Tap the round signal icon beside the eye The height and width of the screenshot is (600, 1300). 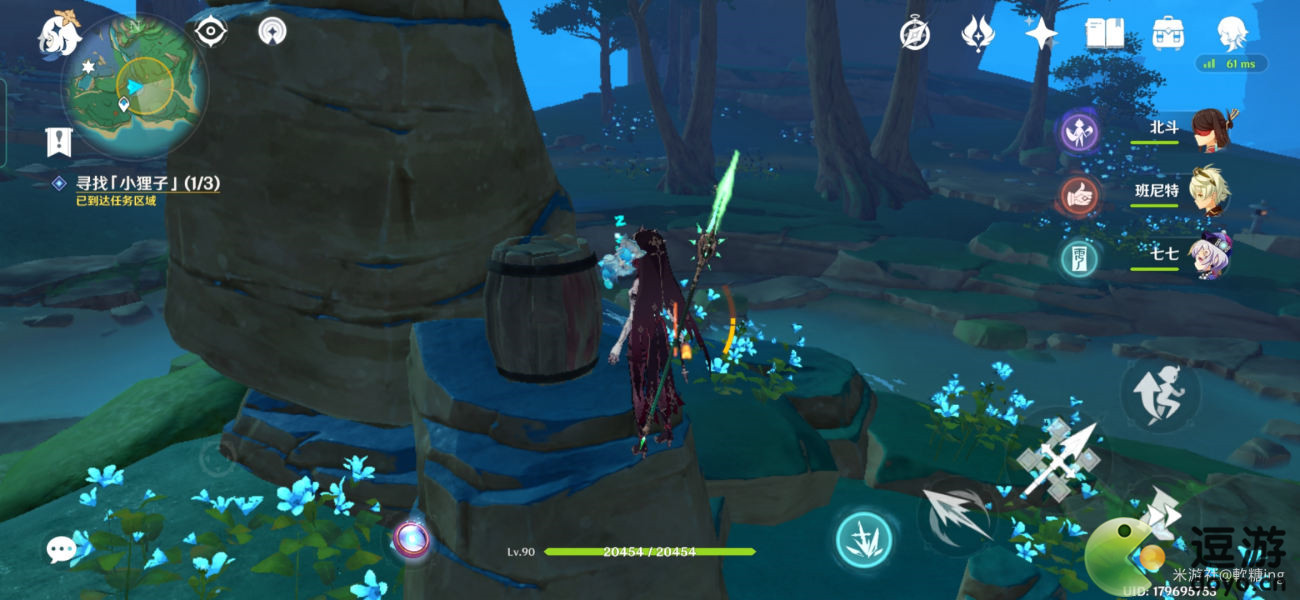pyautogui.click(x=270, y=31)
